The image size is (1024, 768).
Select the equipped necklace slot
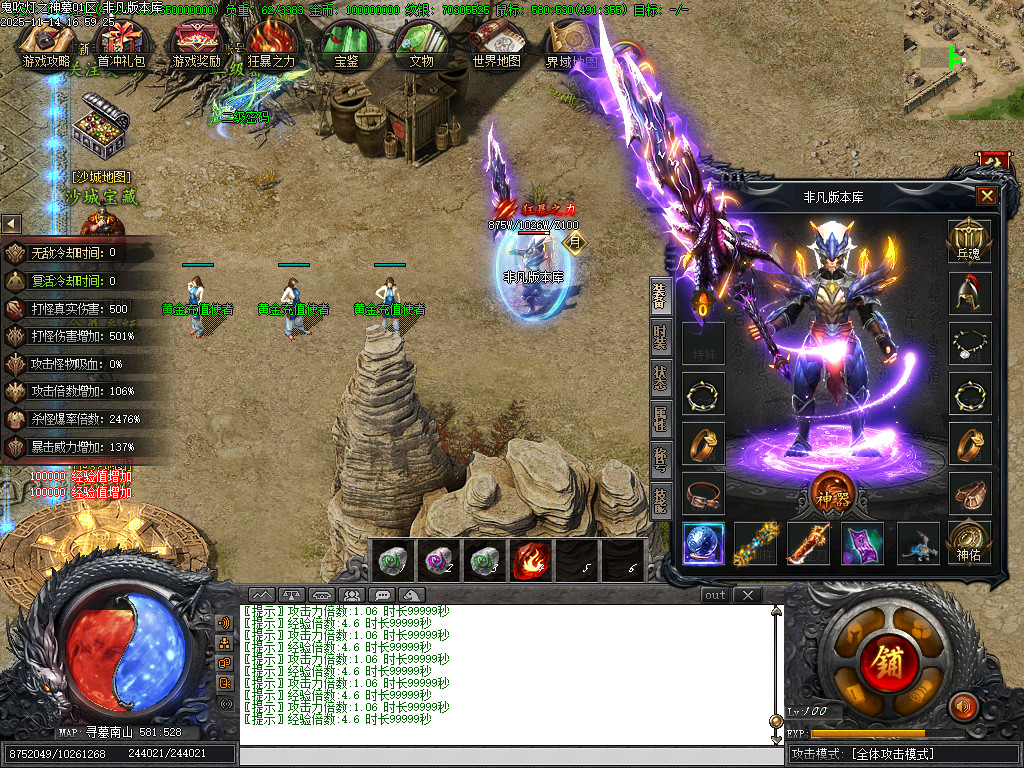(x=969, y=343)
